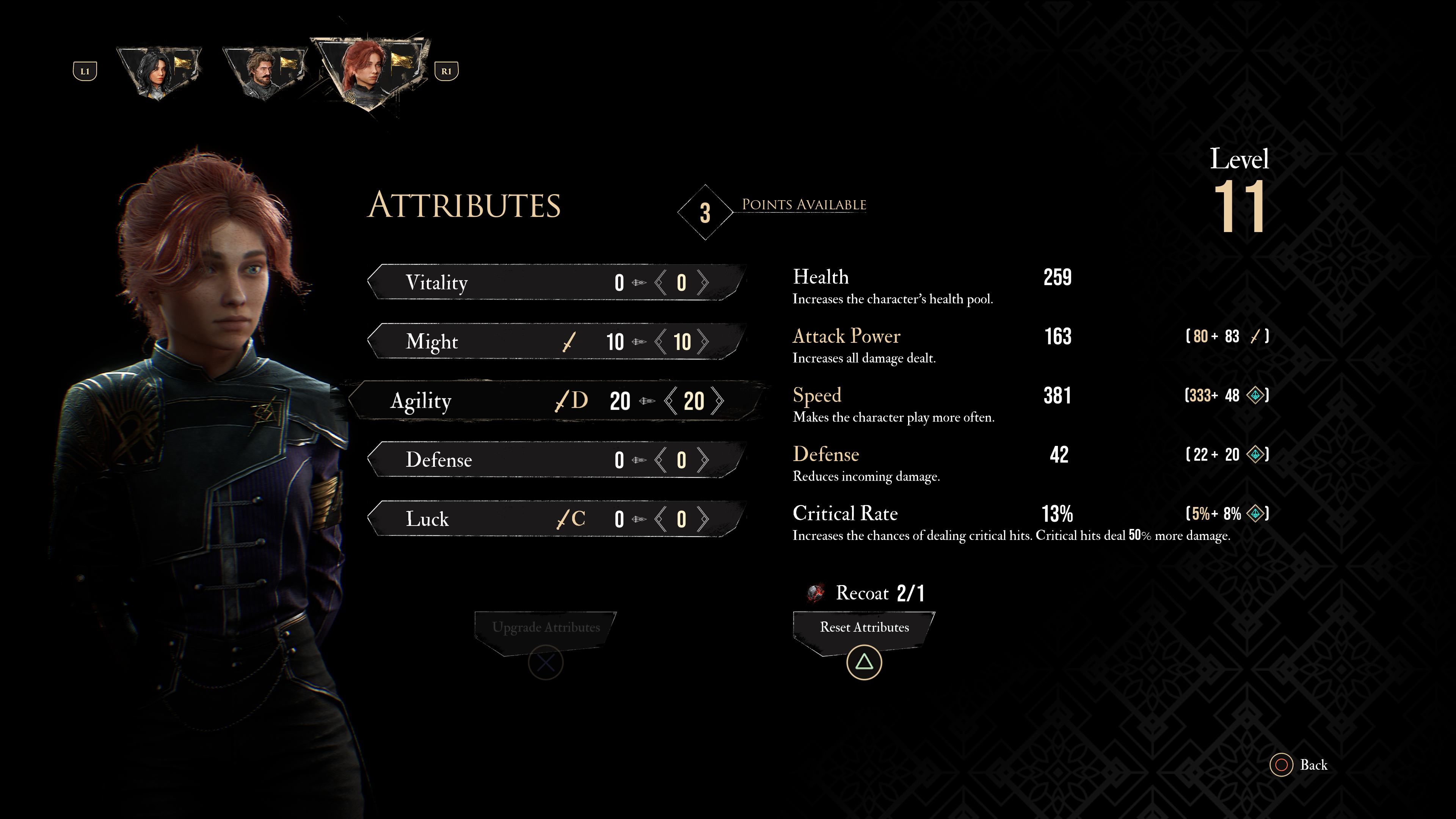Image resolution: width=1456 pixels, height=819 pixels.
Task: Click the Points Available diamond showing 3
Action: (705, 212)
